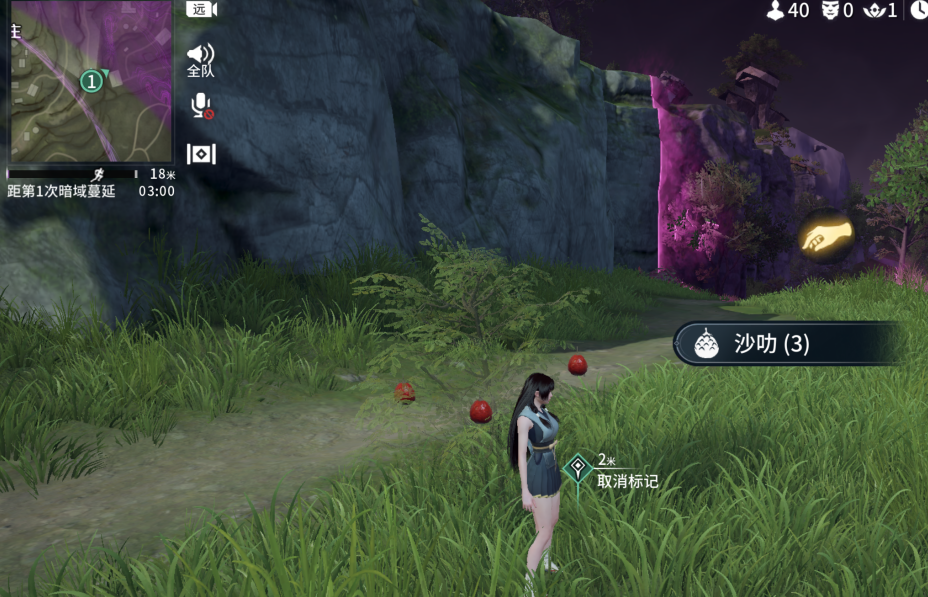Tap the golden hand pickup icon
The image size is (928, 597).
(826, 237)
